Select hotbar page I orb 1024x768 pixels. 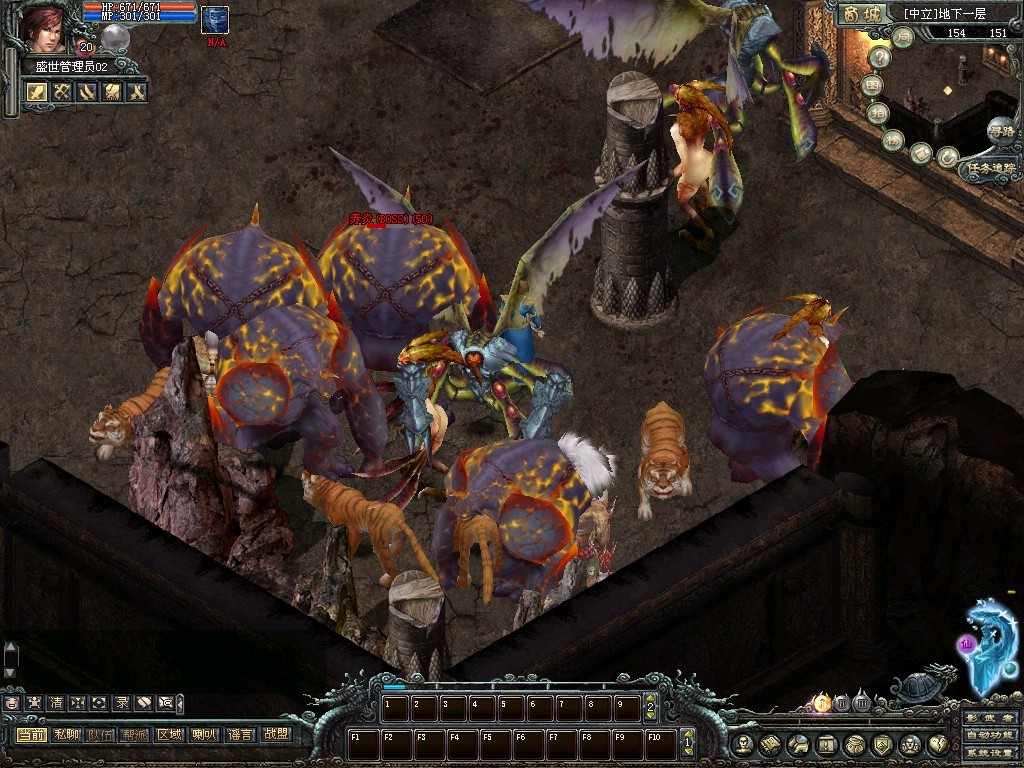point(822,703)
